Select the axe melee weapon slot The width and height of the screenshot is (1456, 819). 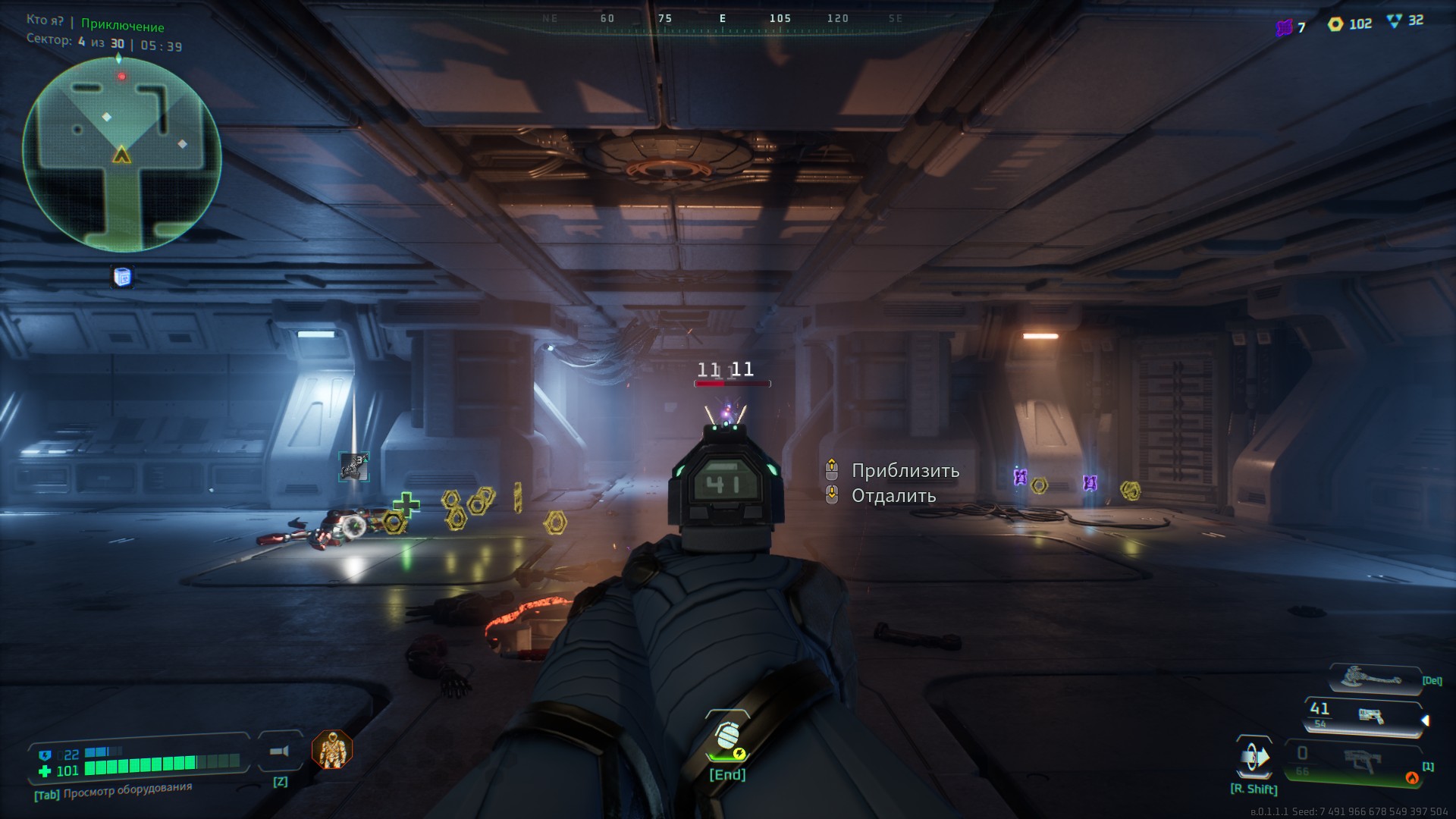coord(1371,679)
